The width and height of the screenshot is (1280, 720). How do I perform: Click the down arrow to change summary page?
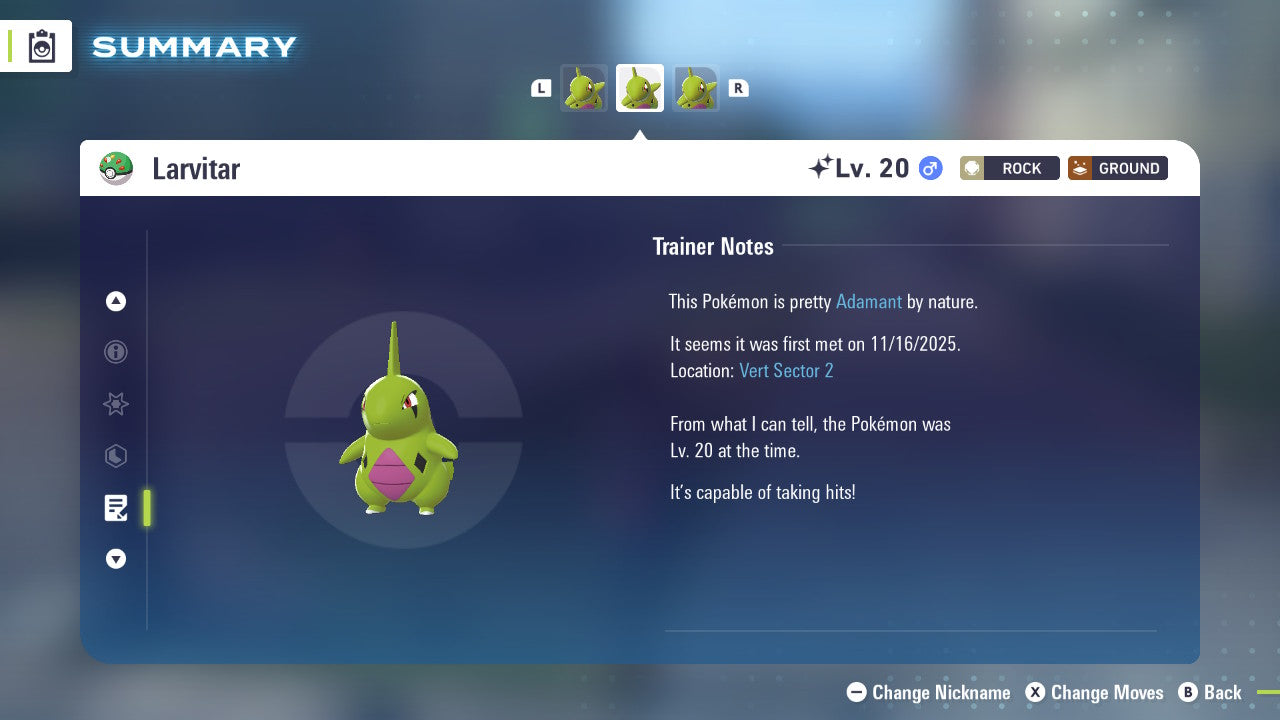[x=115, y=559]
